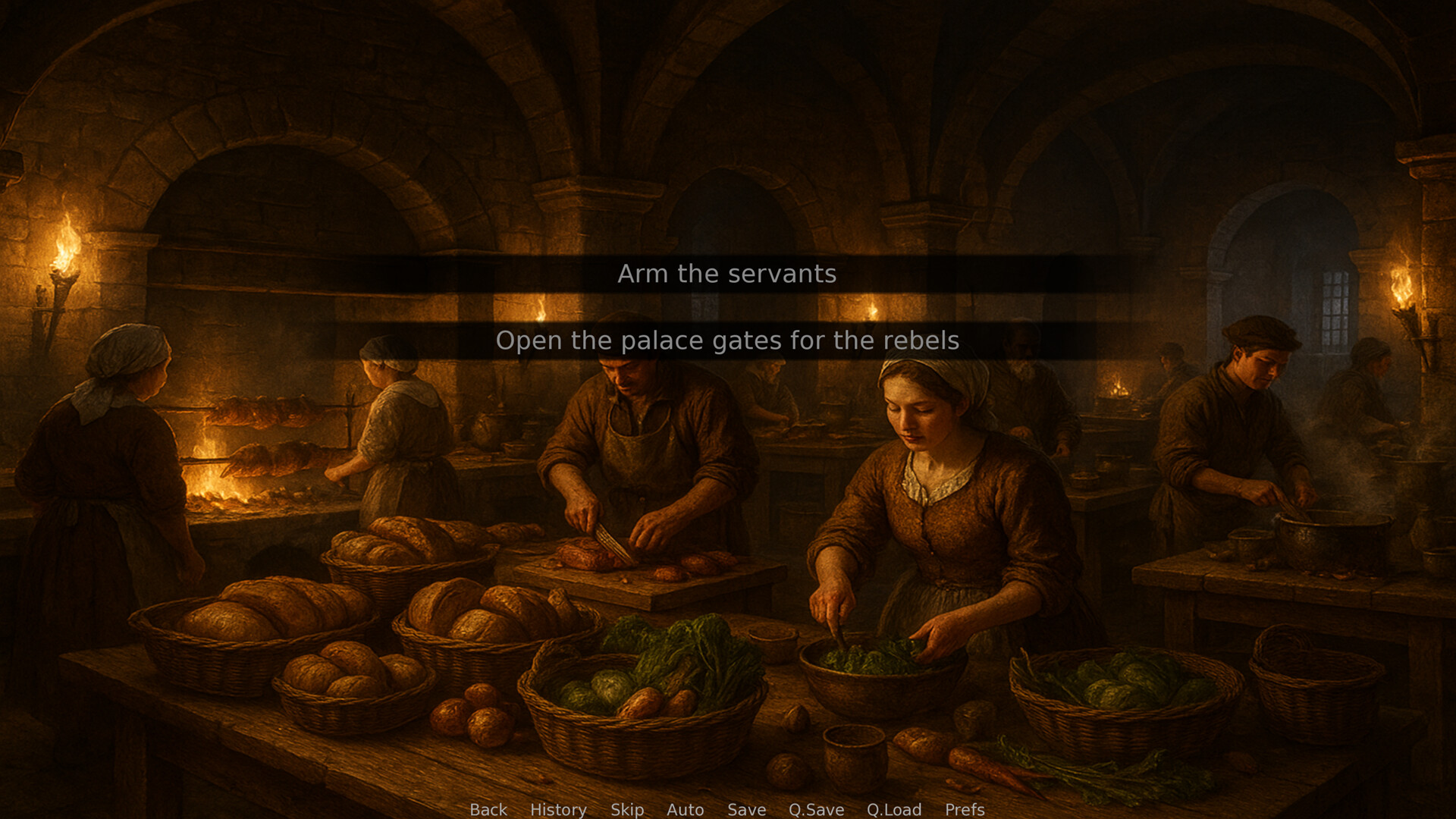Activate Auto from the quick menu
Viewport: 1456px width, 819px height.
click(686, 810)
